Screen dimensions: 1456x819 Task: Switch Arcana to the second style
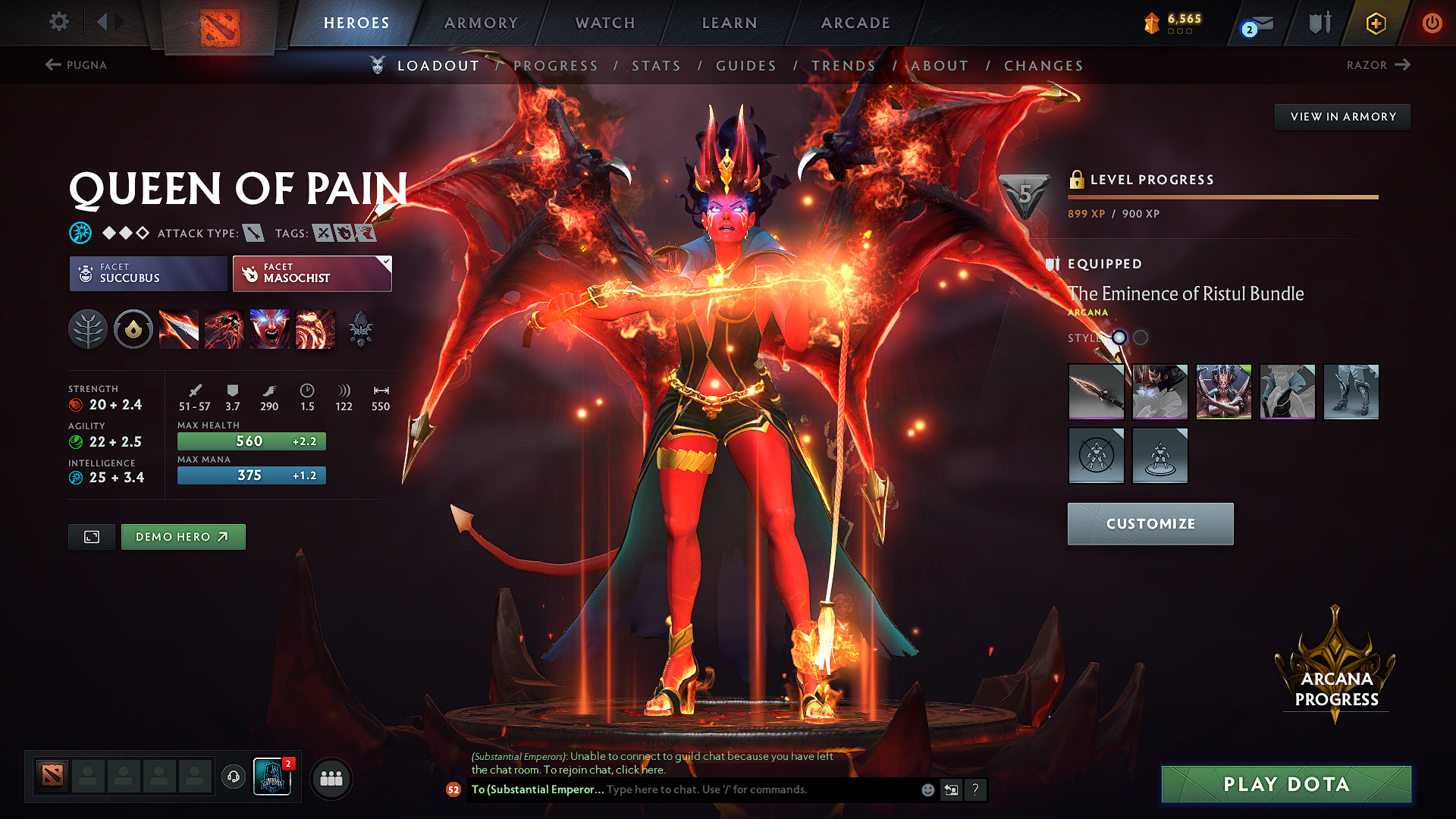1140,338
